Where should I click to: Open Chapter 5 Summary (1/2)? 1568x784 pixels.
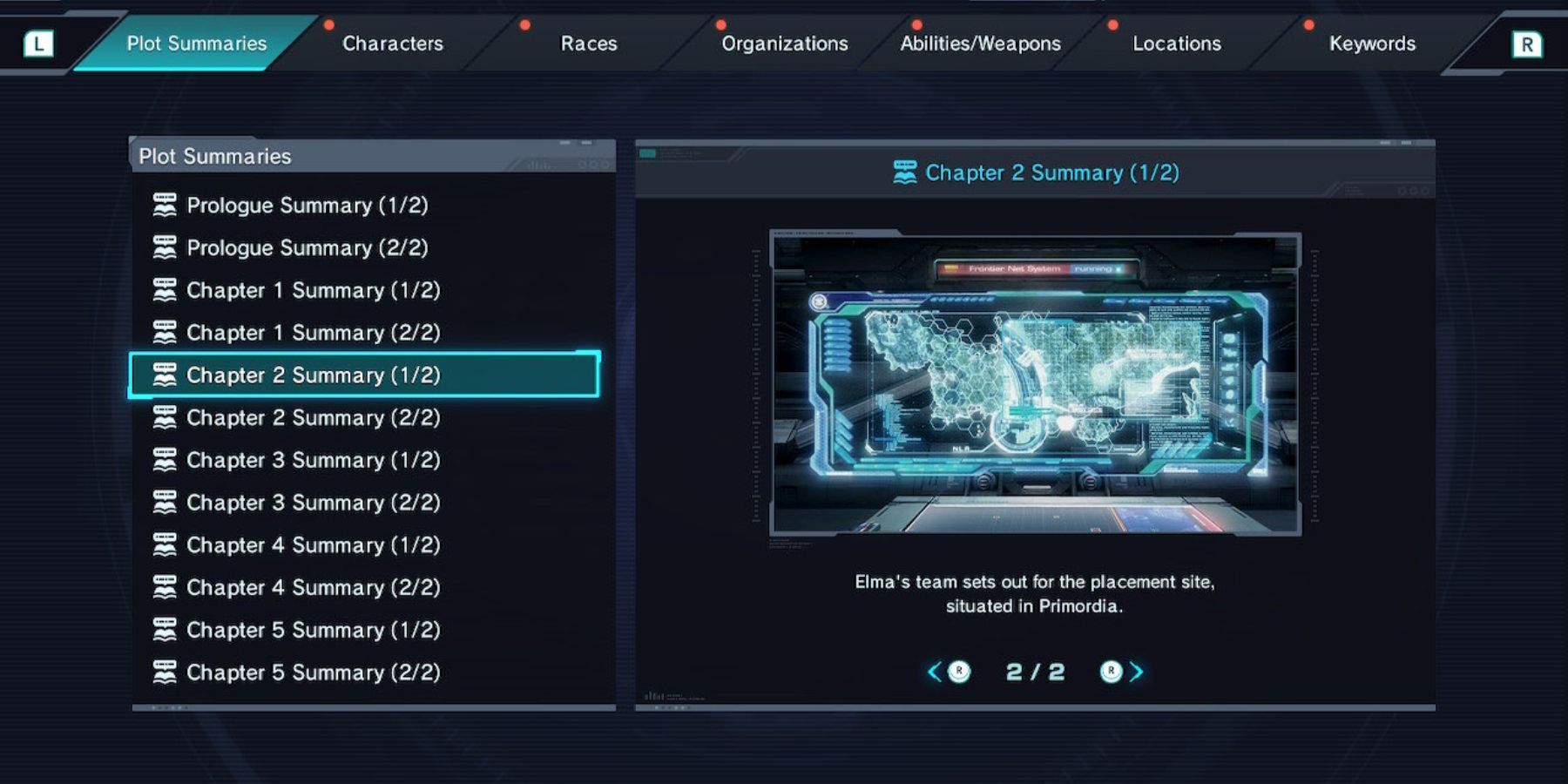(313, 630)
